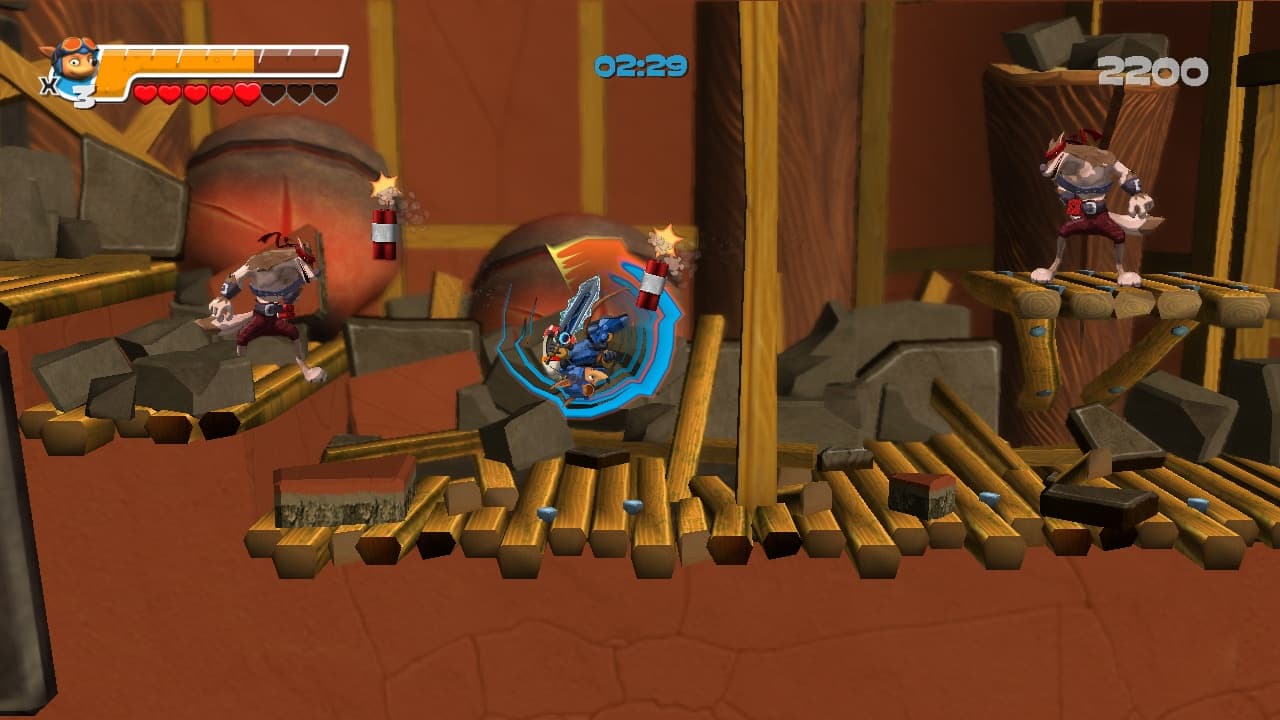Click the second red heart icon

click(x=170, y=92)
